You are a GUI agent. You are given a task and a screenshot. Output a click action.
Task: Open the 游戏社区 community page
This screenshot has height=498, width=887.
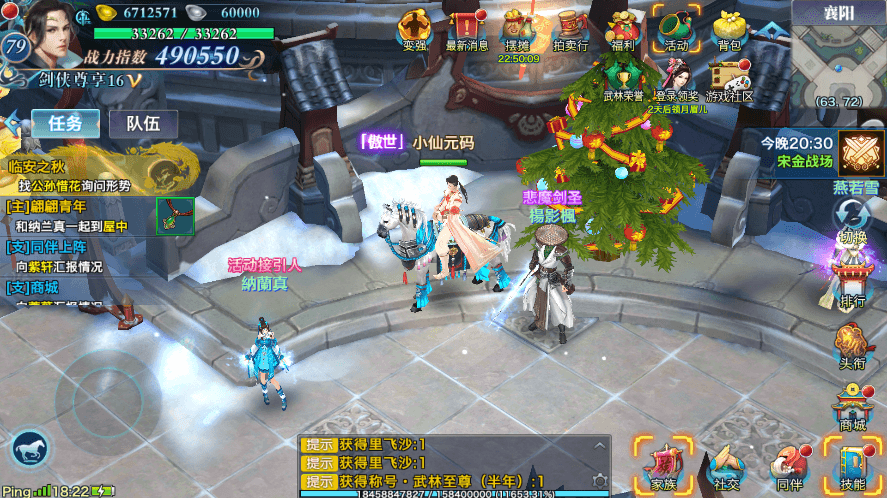point(729,80)
